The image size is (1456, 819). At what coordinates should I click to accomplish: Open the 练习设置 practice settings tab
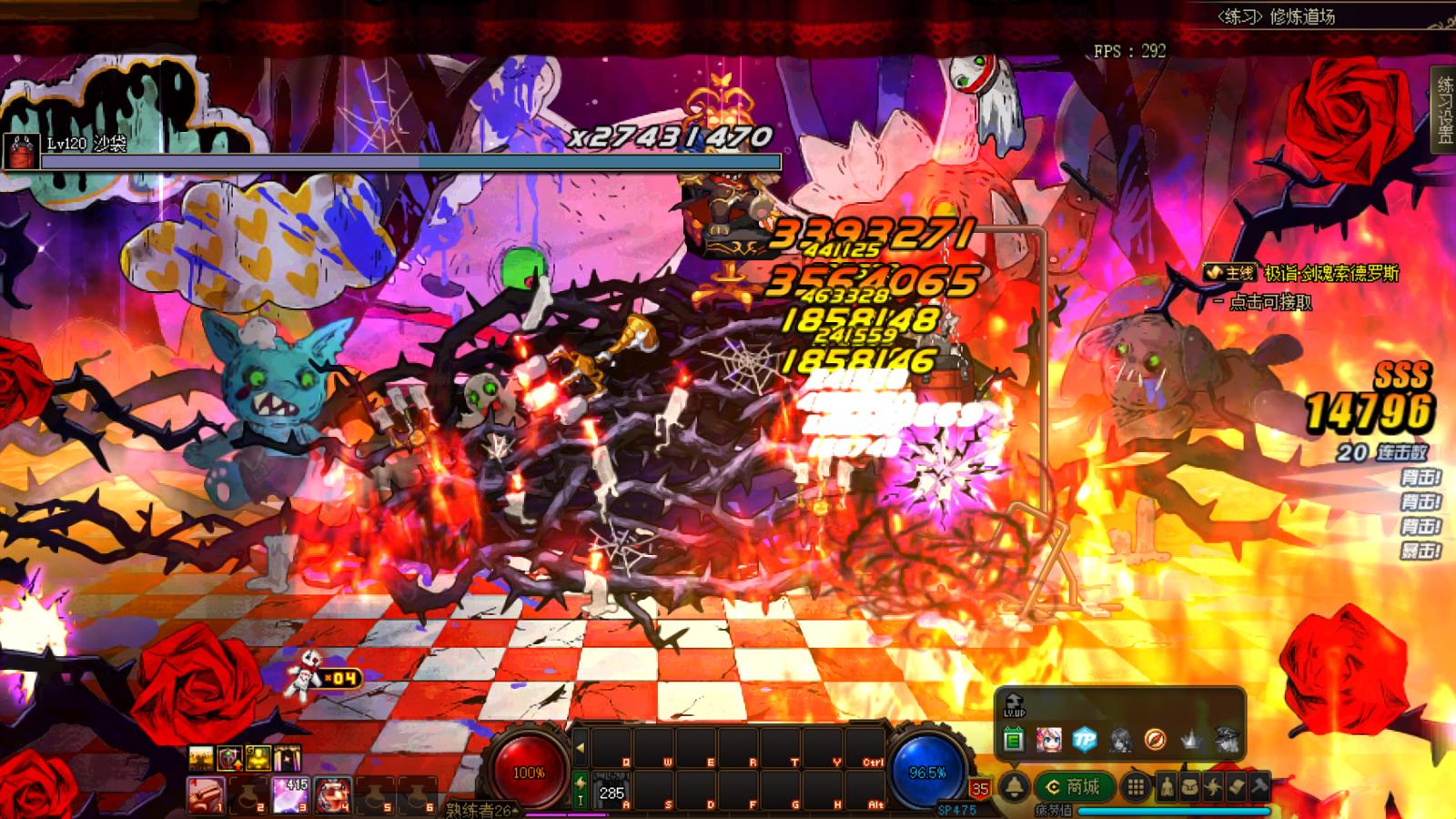point(1444,111)
